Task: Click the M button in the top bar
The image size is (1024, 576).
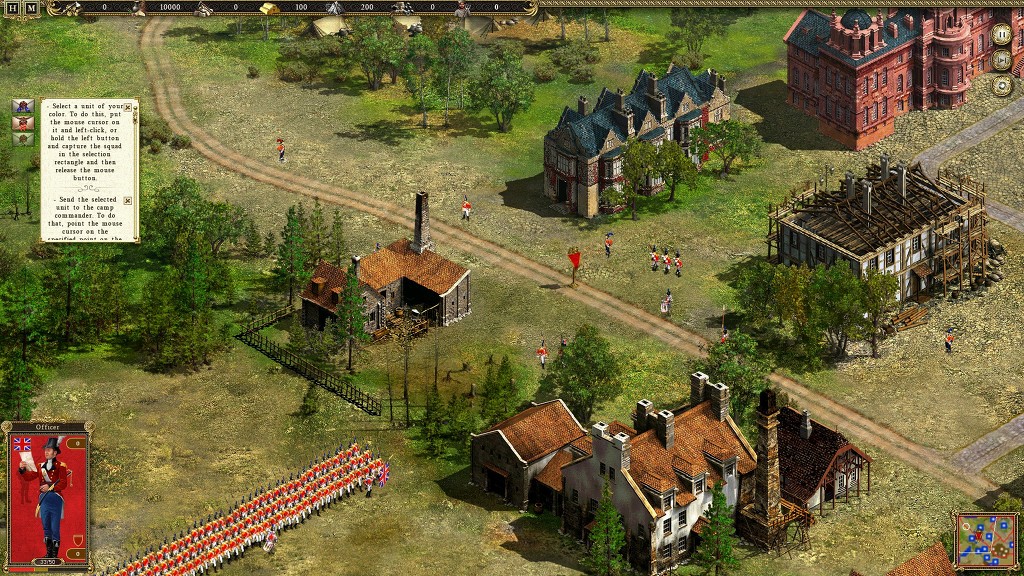Action: [x=30, y=8]
